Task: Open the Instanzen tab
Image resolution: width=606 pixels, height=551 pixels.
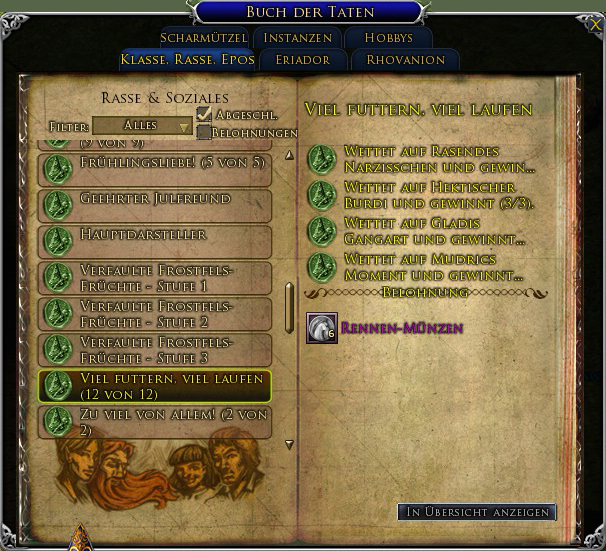Action: pos(297,38)
